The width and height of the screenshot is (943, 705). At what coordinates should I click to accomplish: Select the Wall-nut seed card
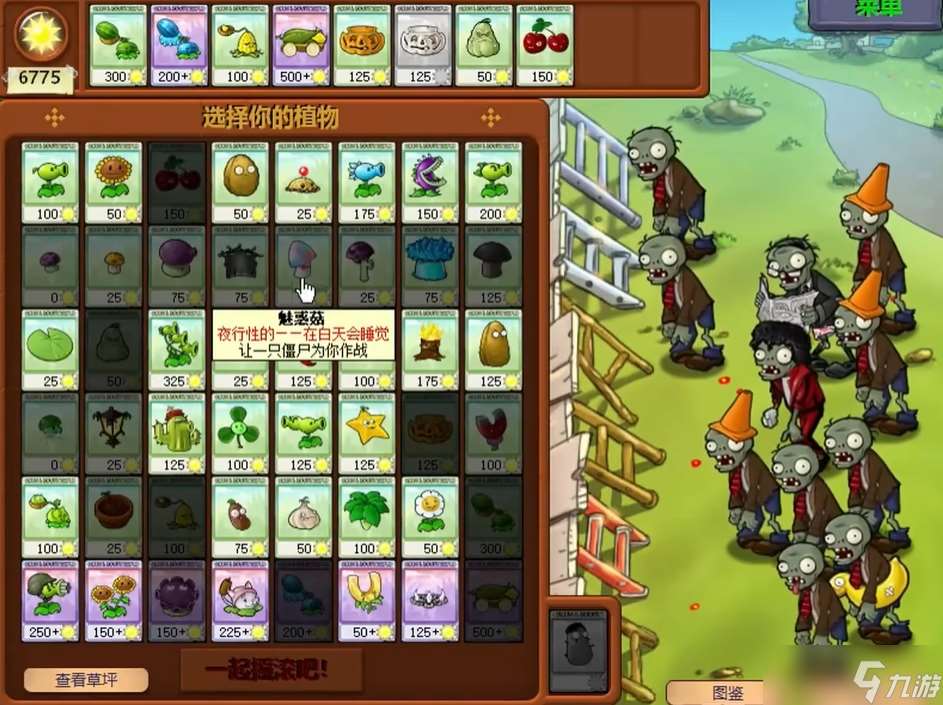coord(240,181)
